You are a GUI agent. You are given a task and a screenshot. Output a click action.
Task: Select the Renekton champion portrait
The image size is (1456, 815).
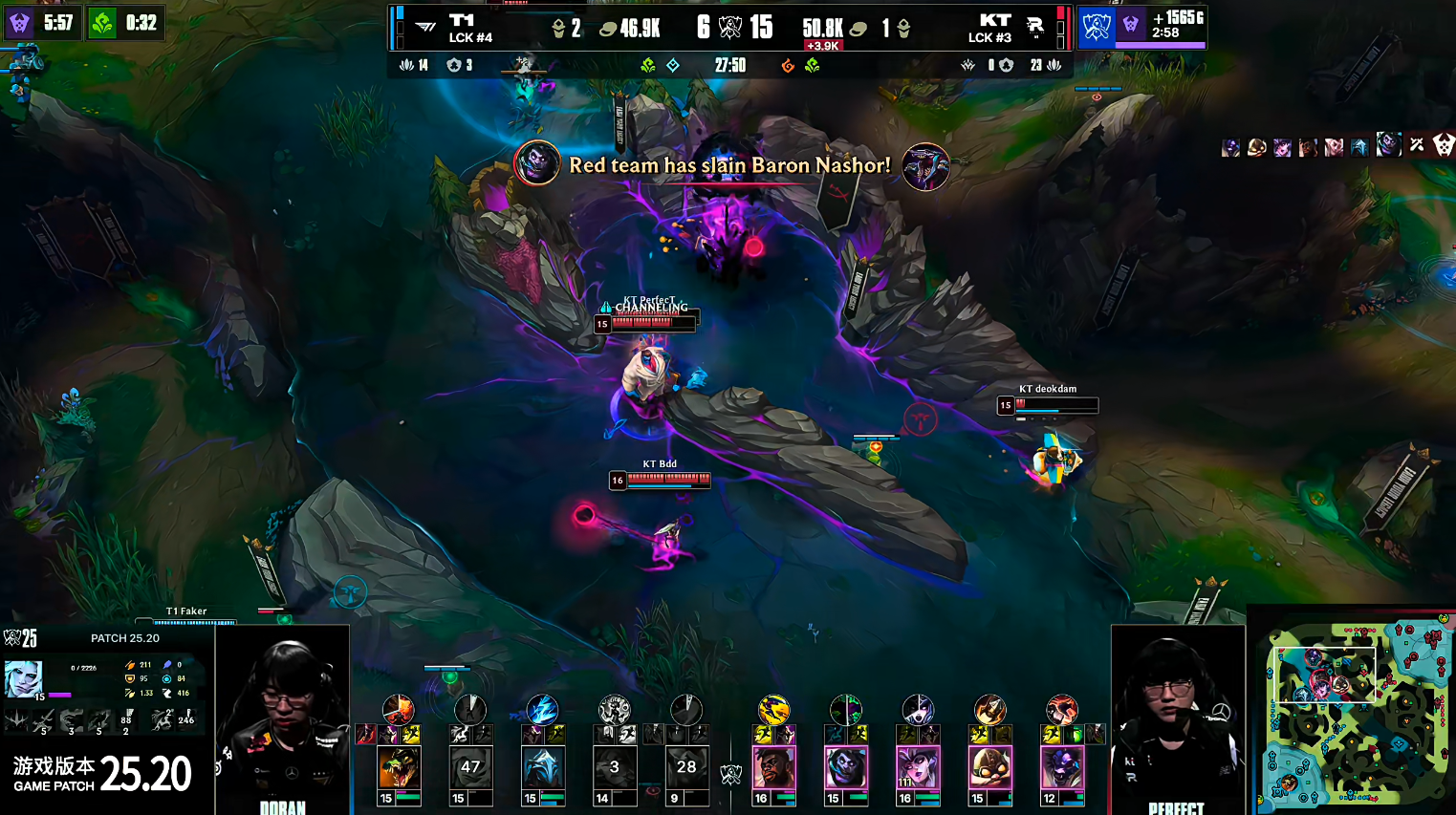(x=398, y=767)
